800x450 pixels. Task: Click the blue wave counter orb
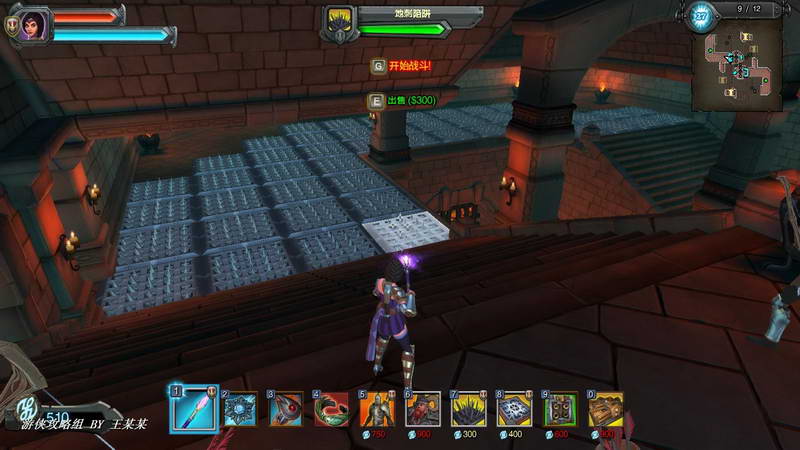(701, 14)
